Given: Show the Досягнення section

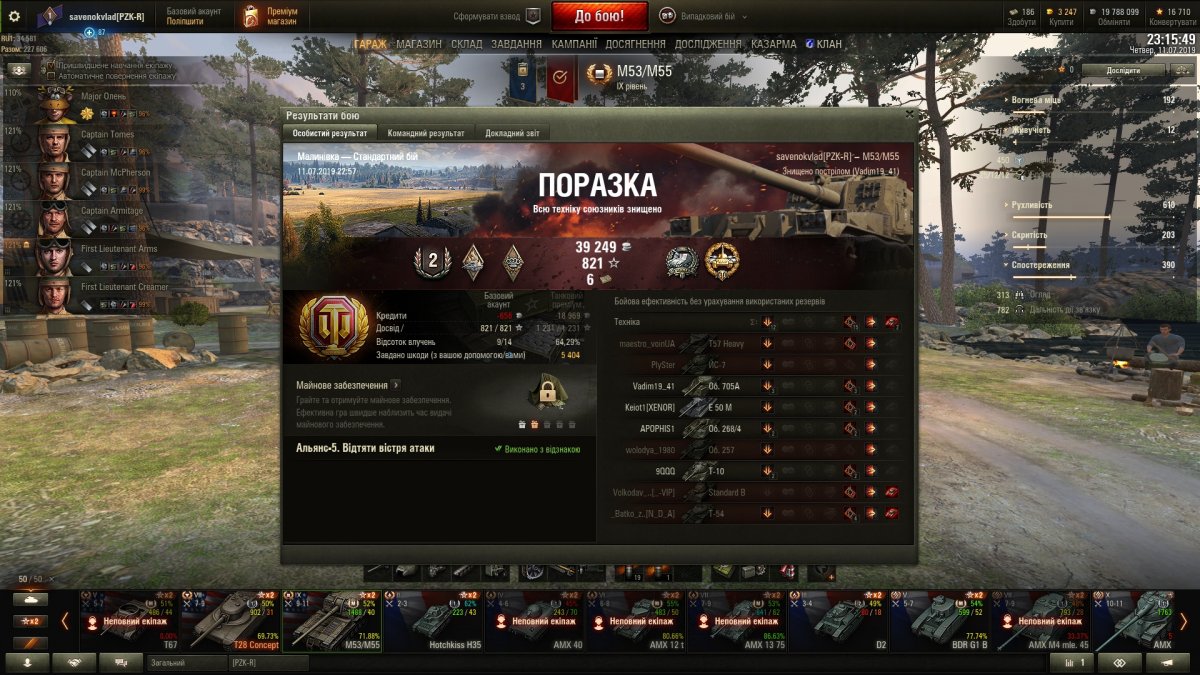Looking at the screenshot, I should (x=635, y=44).
